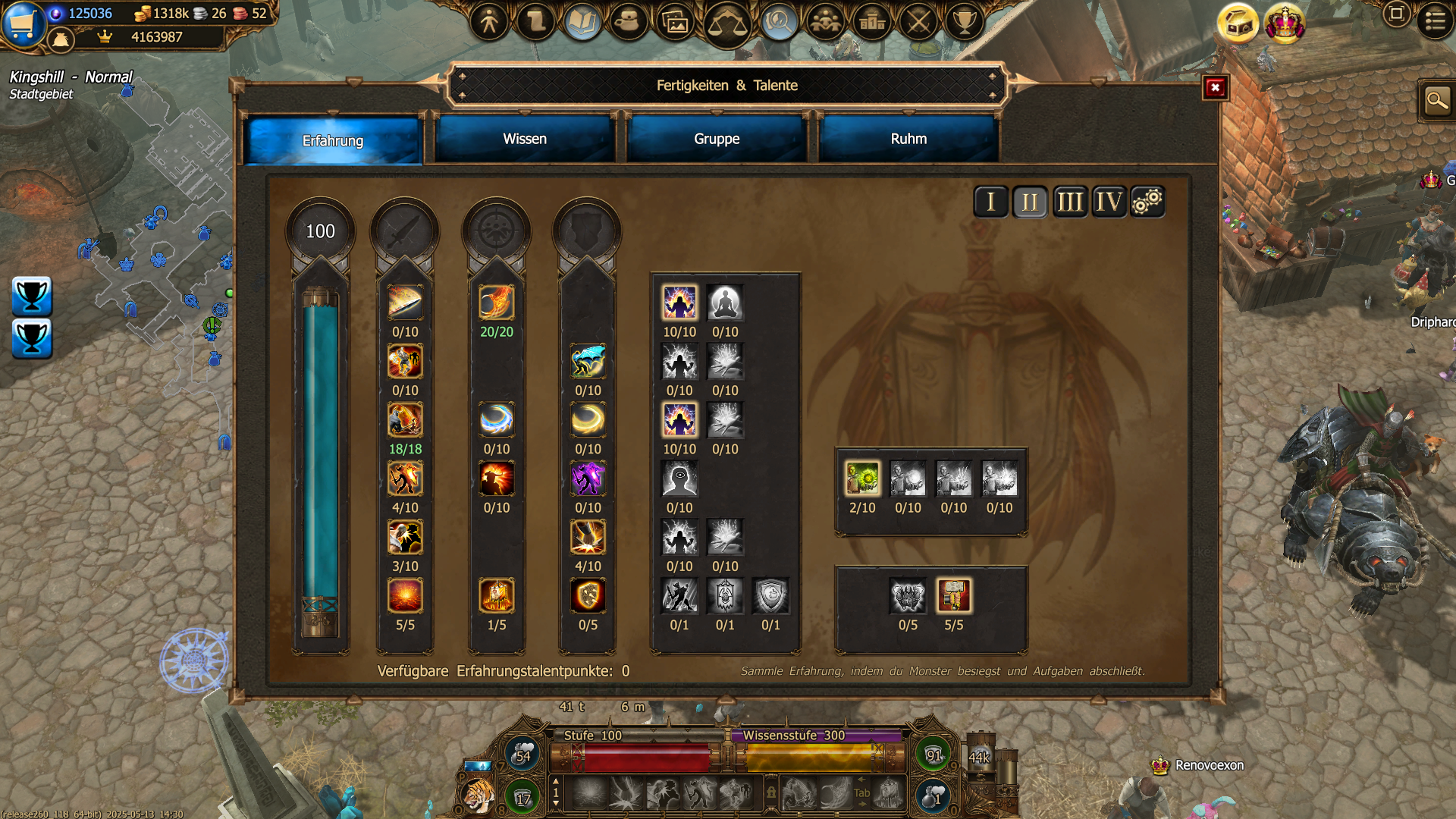The width and height of the screenshot is (1456, 819).
Task: Open the list menu button
Action: click(1435, 20)
